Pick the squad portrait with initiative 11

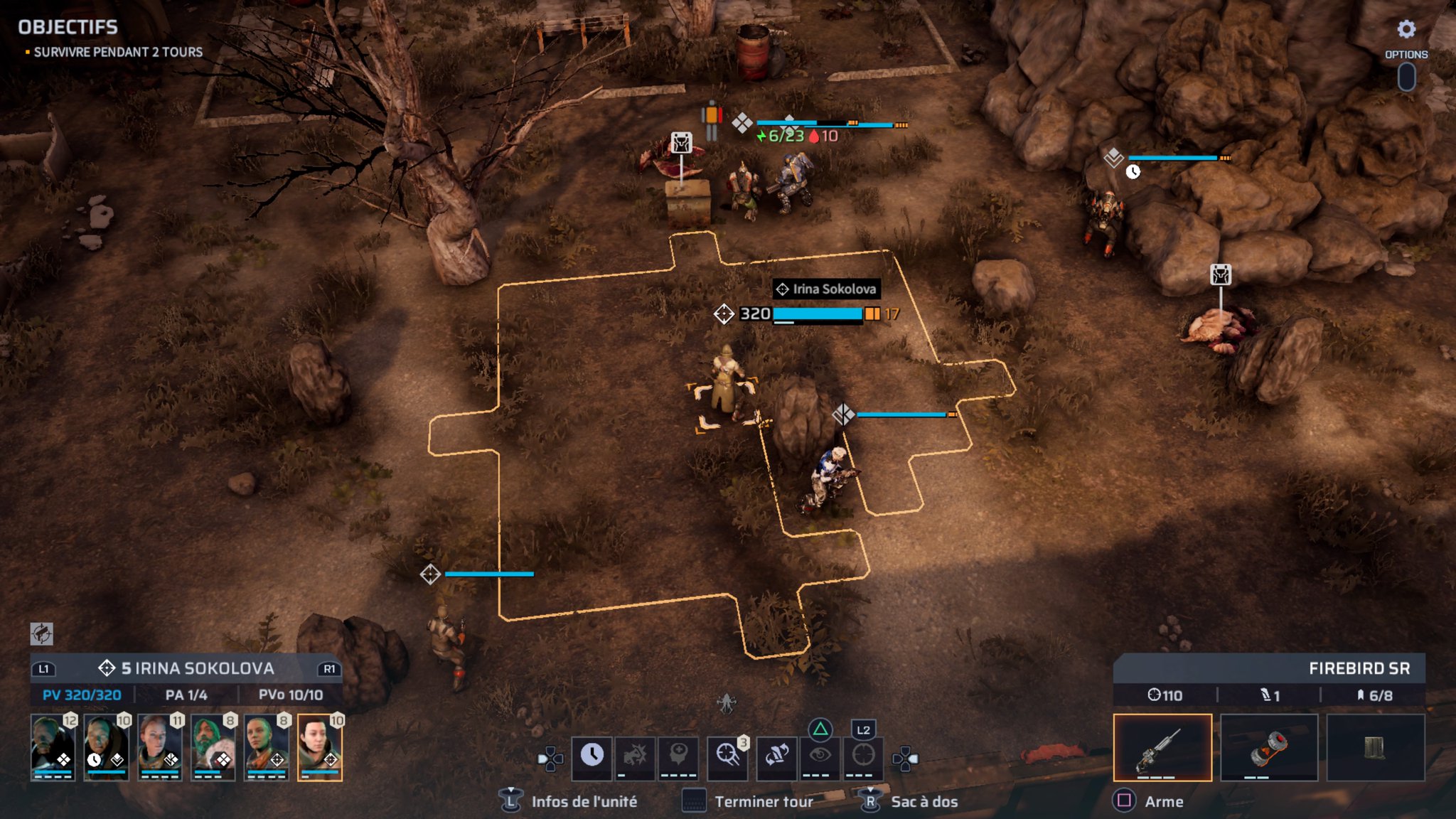point(159,748)
